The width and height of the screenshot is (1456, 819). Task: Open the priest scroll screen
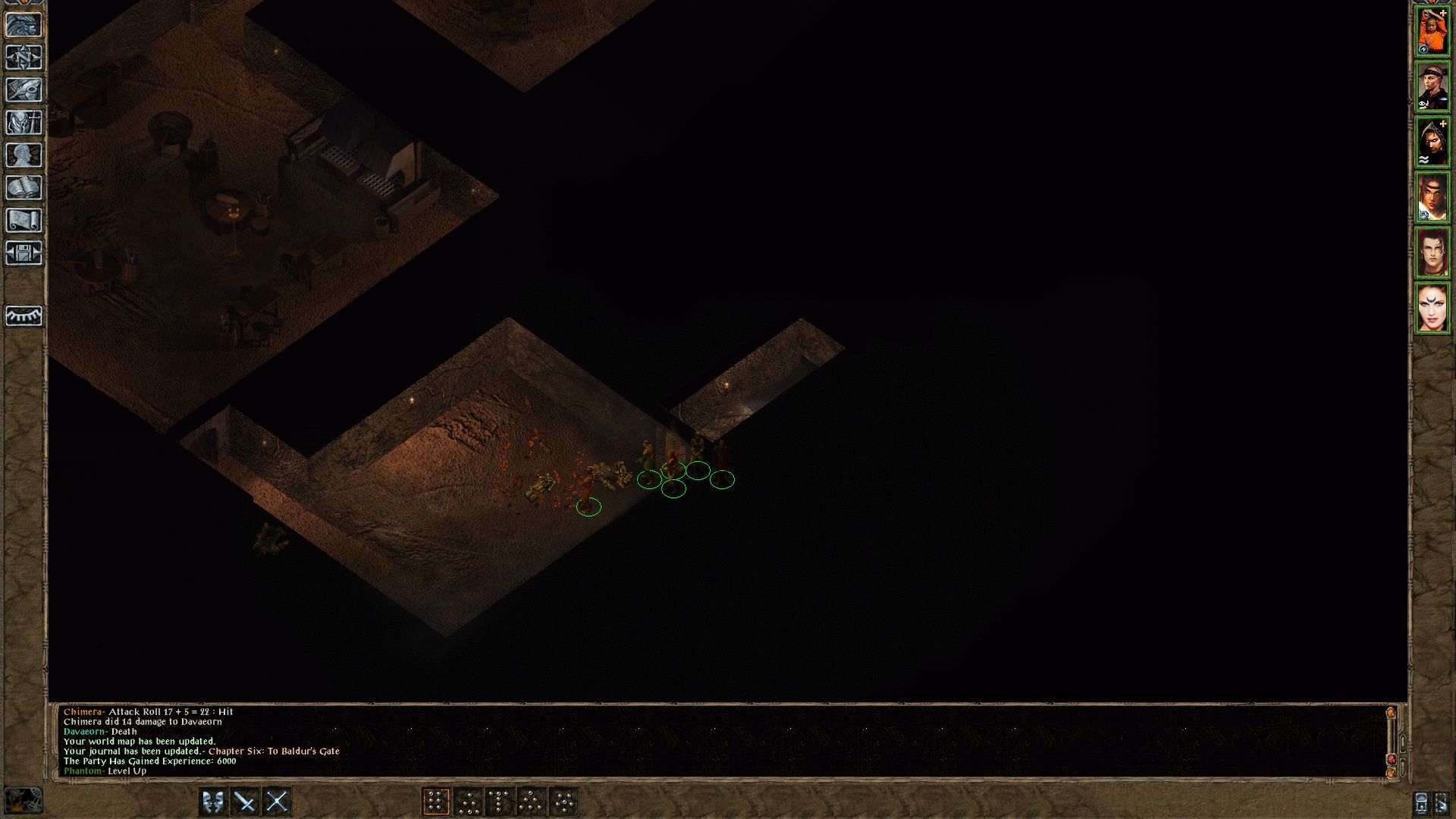pos(25,221)
